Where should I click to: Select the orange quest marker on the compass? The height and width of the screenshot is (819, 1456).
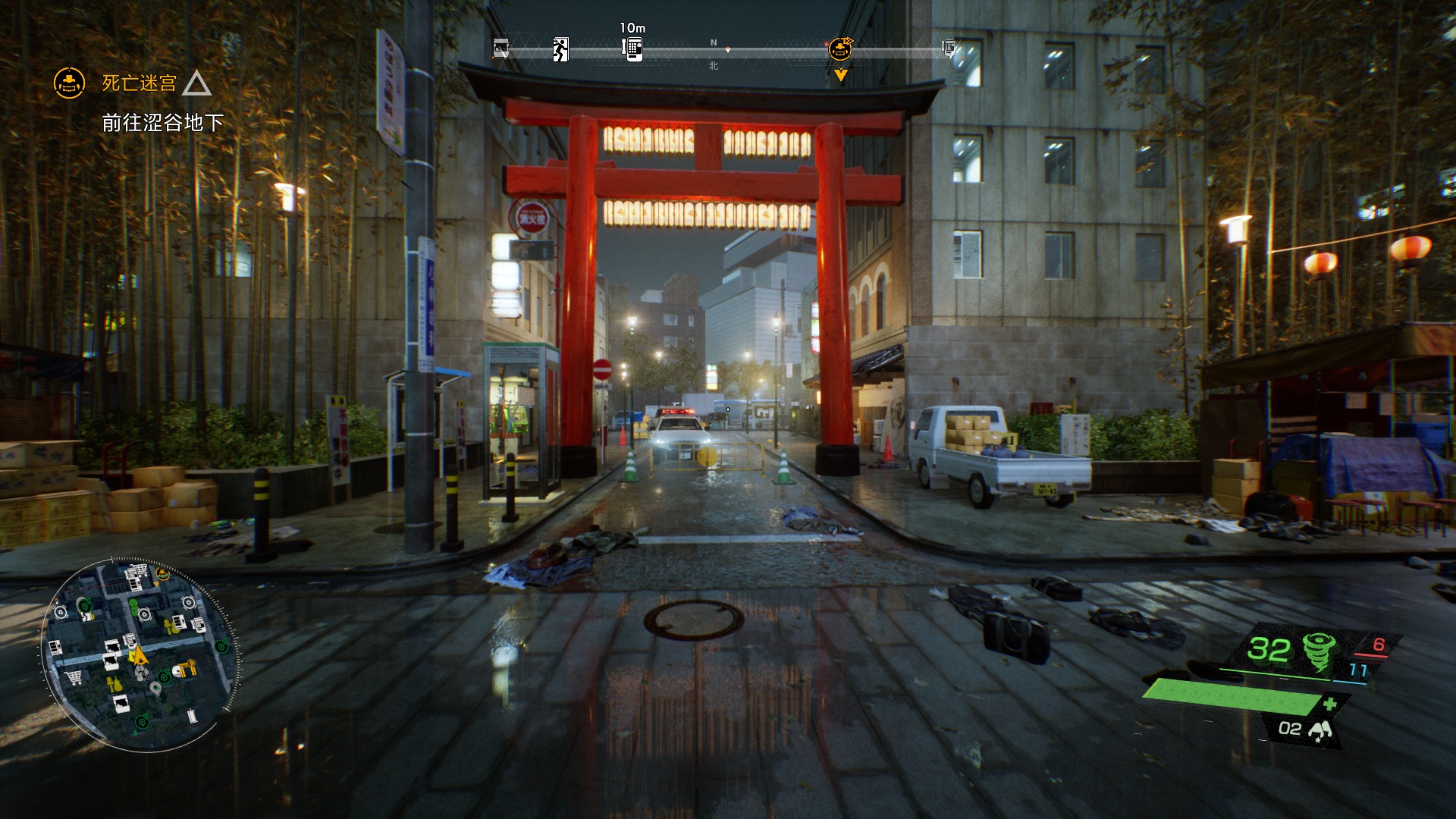[x=840, y=49]
